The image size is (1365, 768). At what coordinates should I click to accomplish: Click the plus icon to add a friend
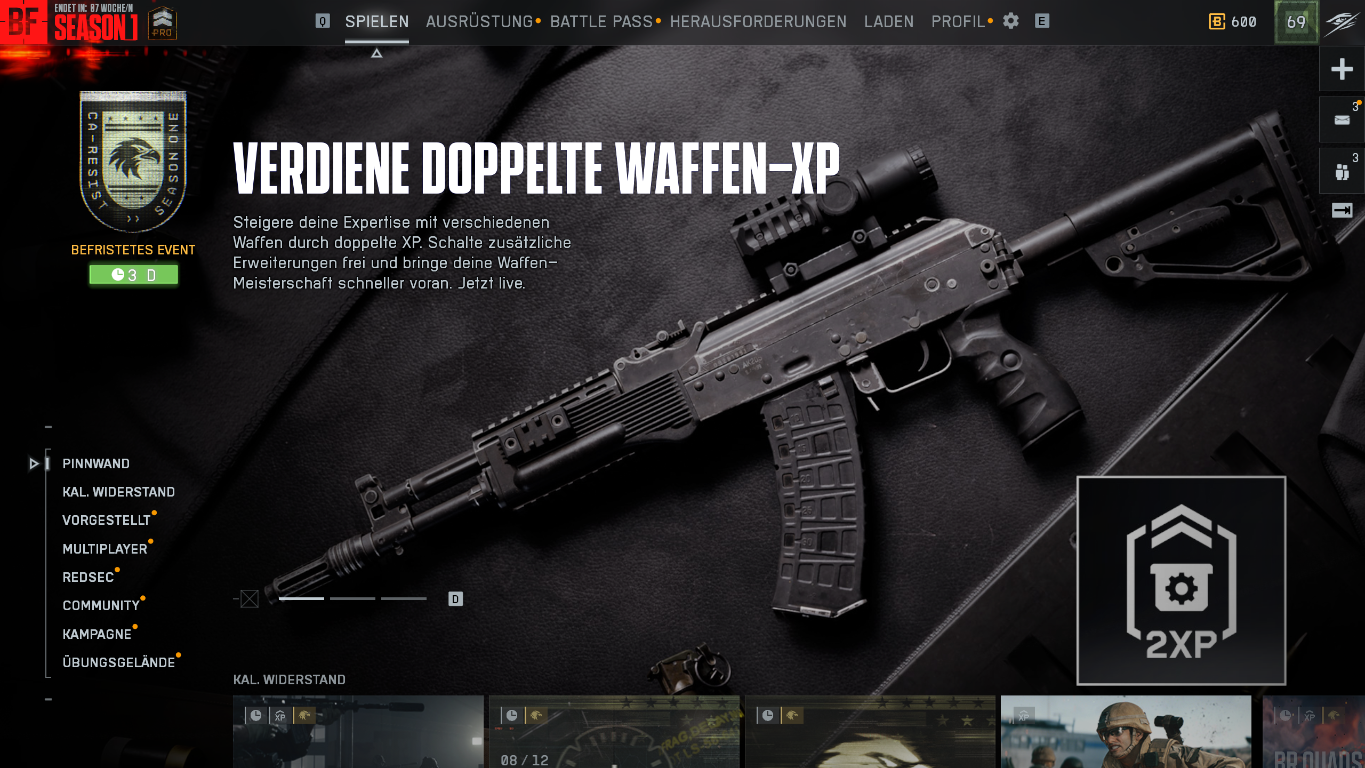[x=1340, y=68]
